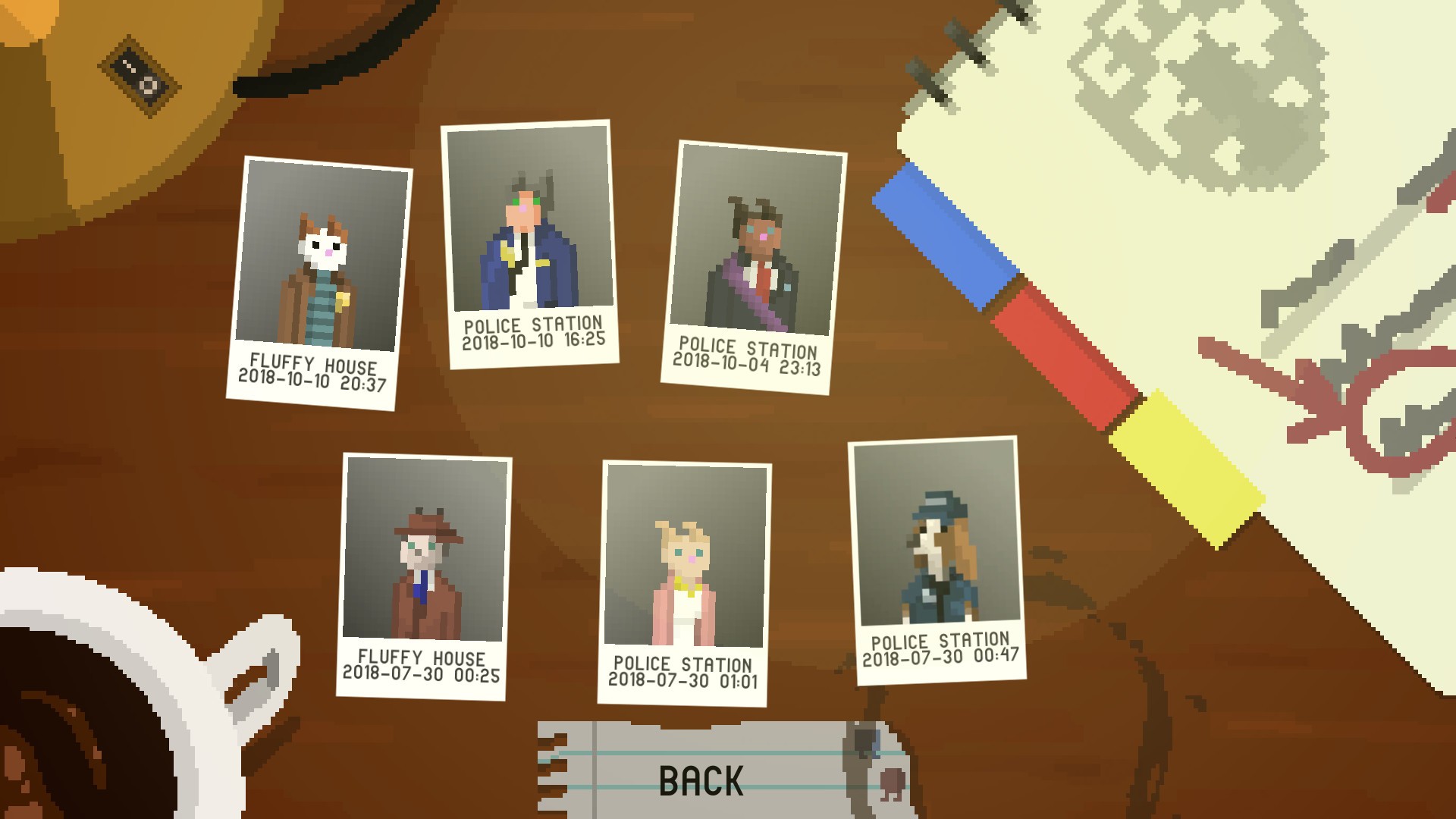Click the torn notepad paper strip
Viewport: 1456px width, 819px height.
705,773
